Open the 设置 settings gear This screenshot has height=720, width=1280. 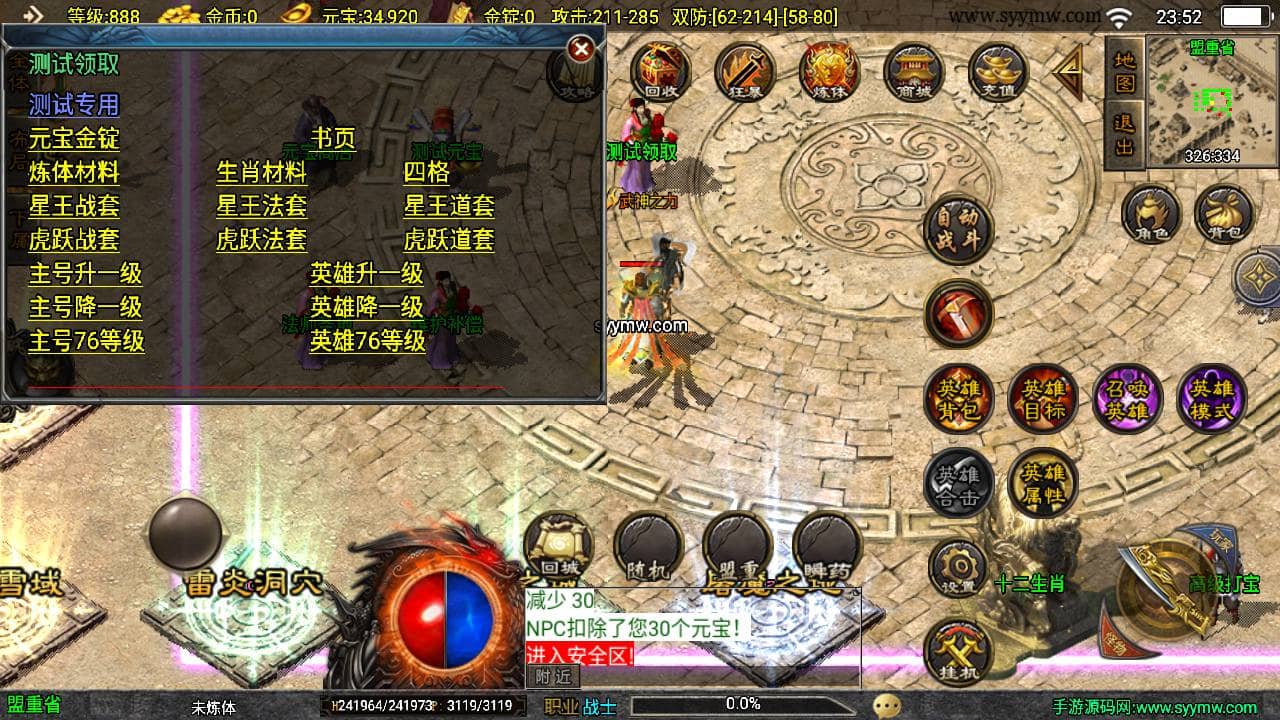pos(959,568)
